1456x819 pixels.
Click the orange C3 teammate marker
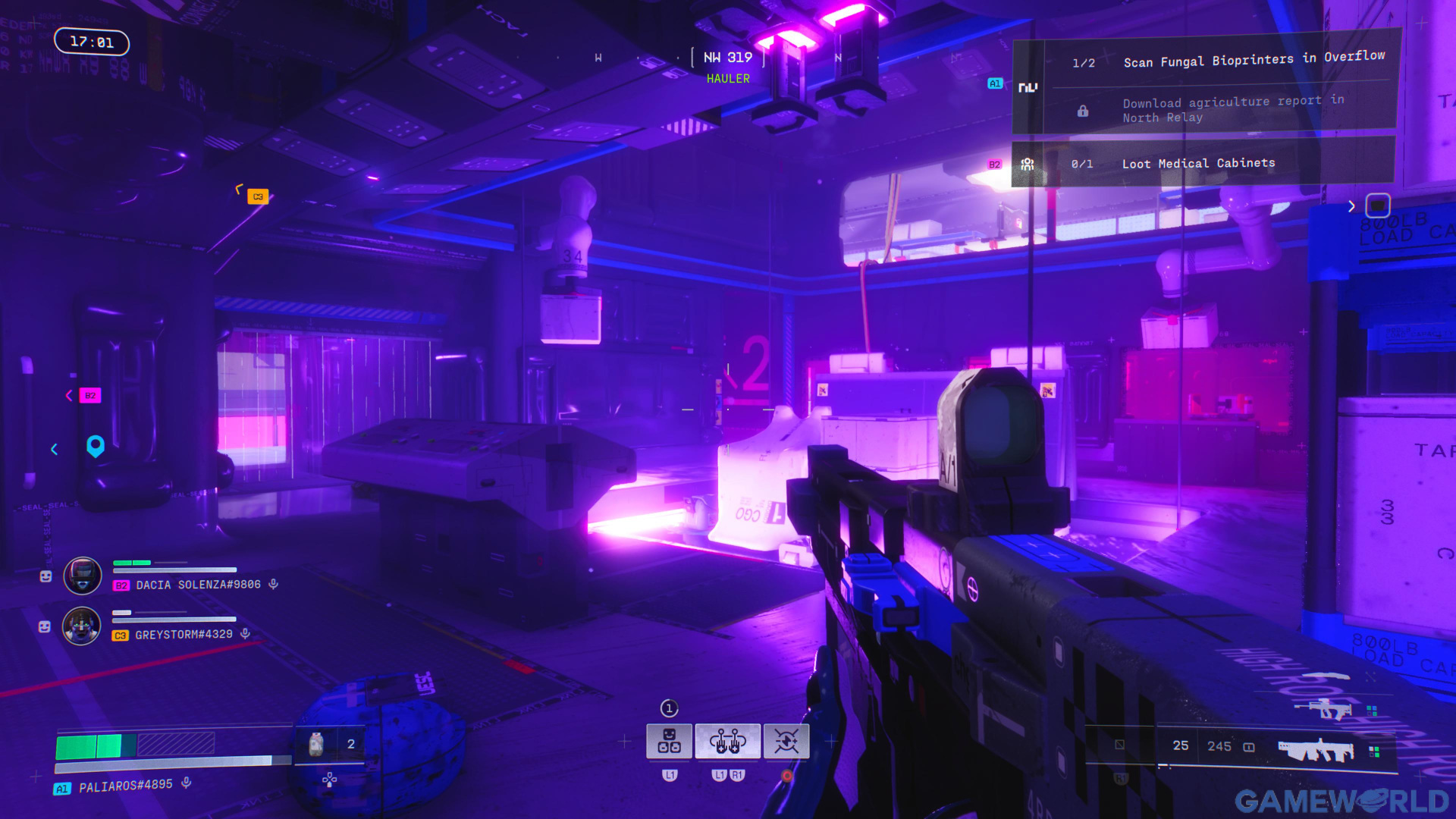coord(258,196)
